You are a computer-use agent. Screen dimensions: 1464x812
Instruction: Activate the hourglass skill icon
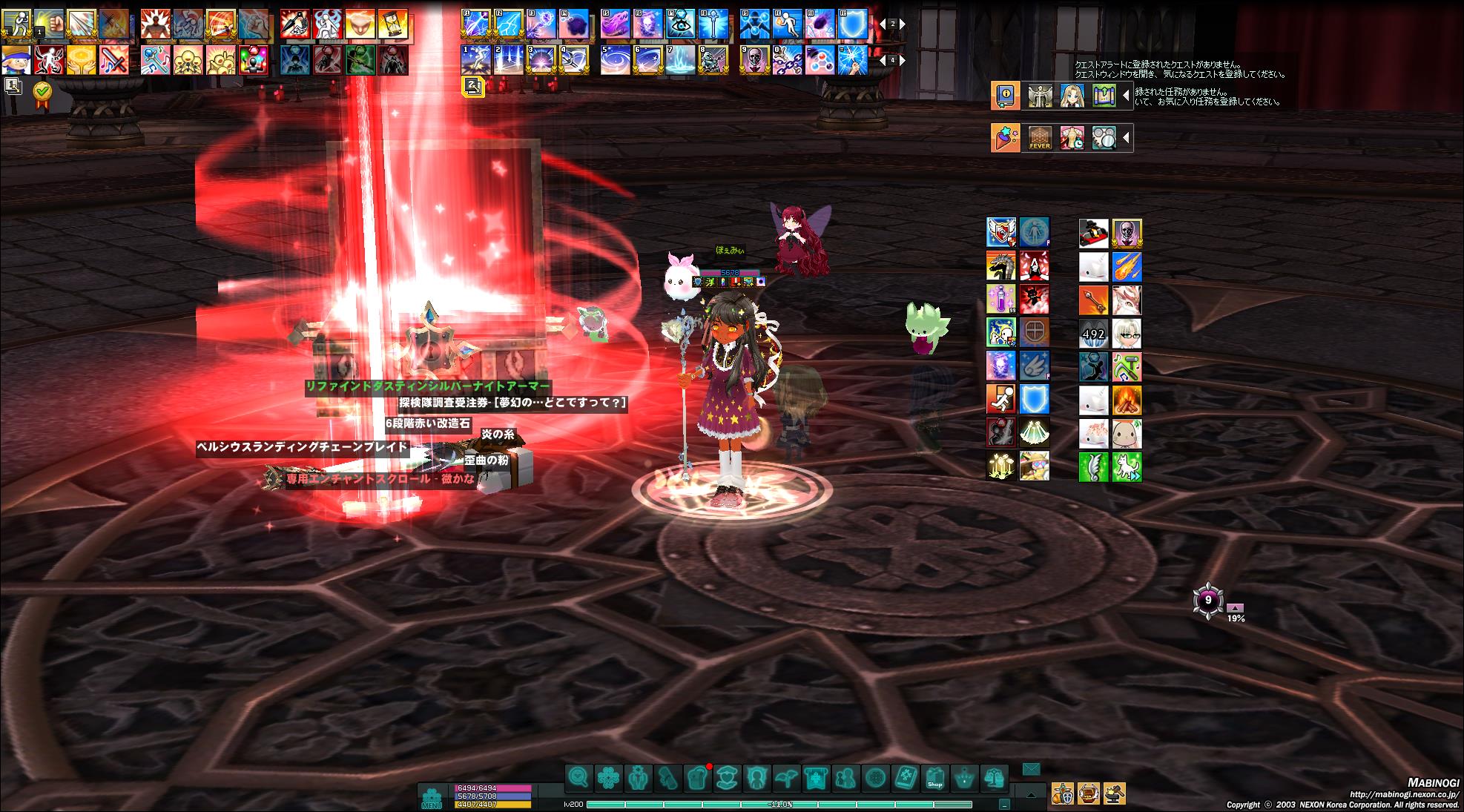coord(392,24)
